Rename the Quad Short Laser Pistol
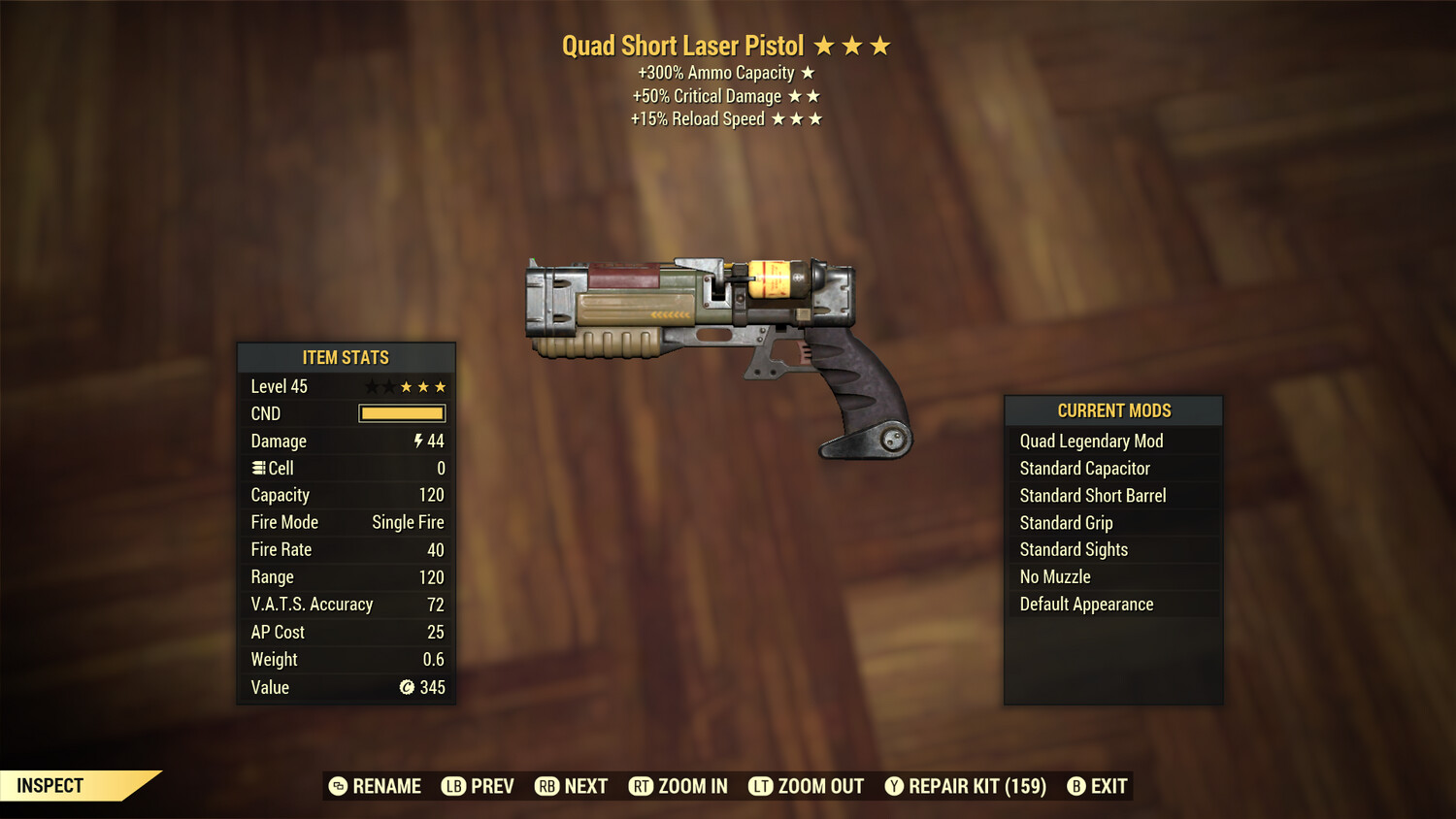1456x819 pixels. coord(376,786)
